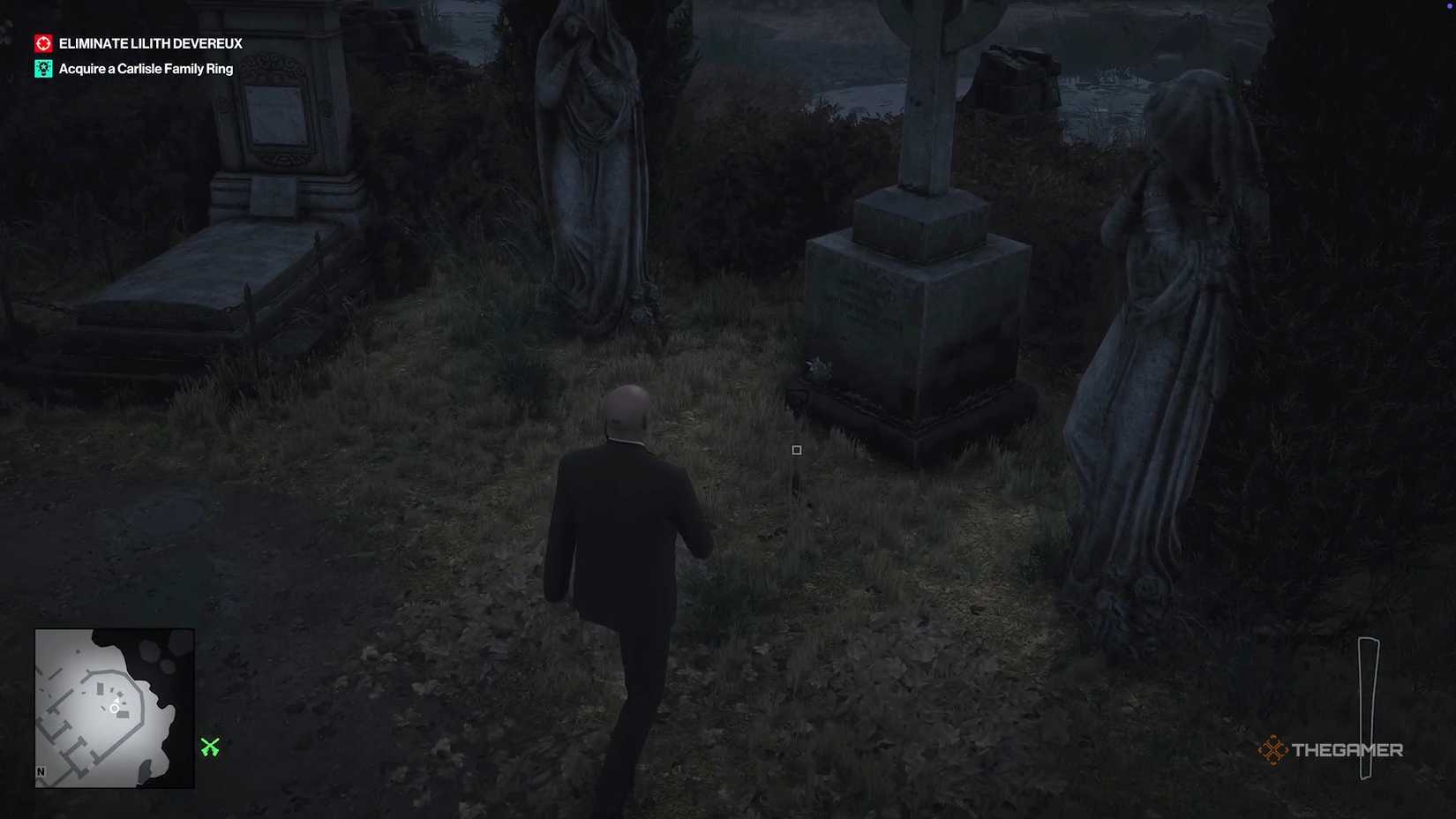Select Agent 47 in the graveyard
The image size is (1456, 819).
pyautogui.click(x=627, y=547)
